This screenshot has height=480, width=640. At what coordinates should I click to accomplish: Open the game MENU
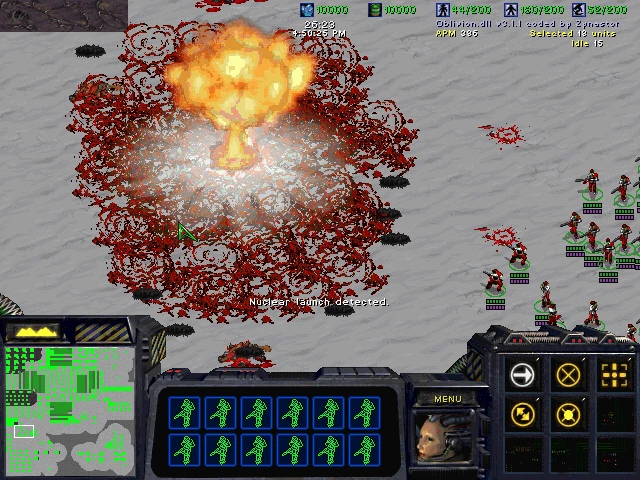(x=448, y=399)
